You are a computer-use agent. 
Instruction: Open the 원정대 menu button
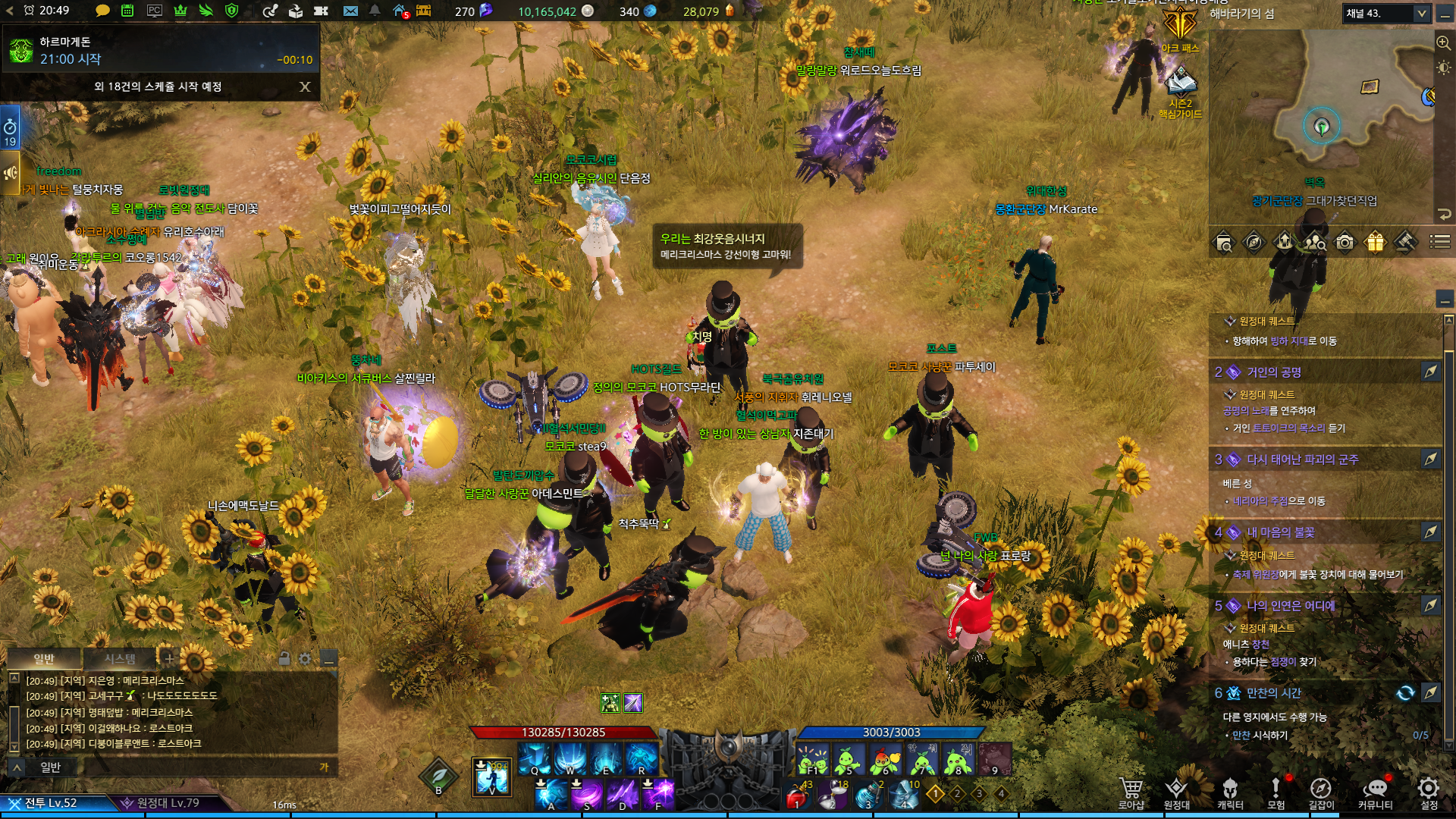[x=1176, y=792]
